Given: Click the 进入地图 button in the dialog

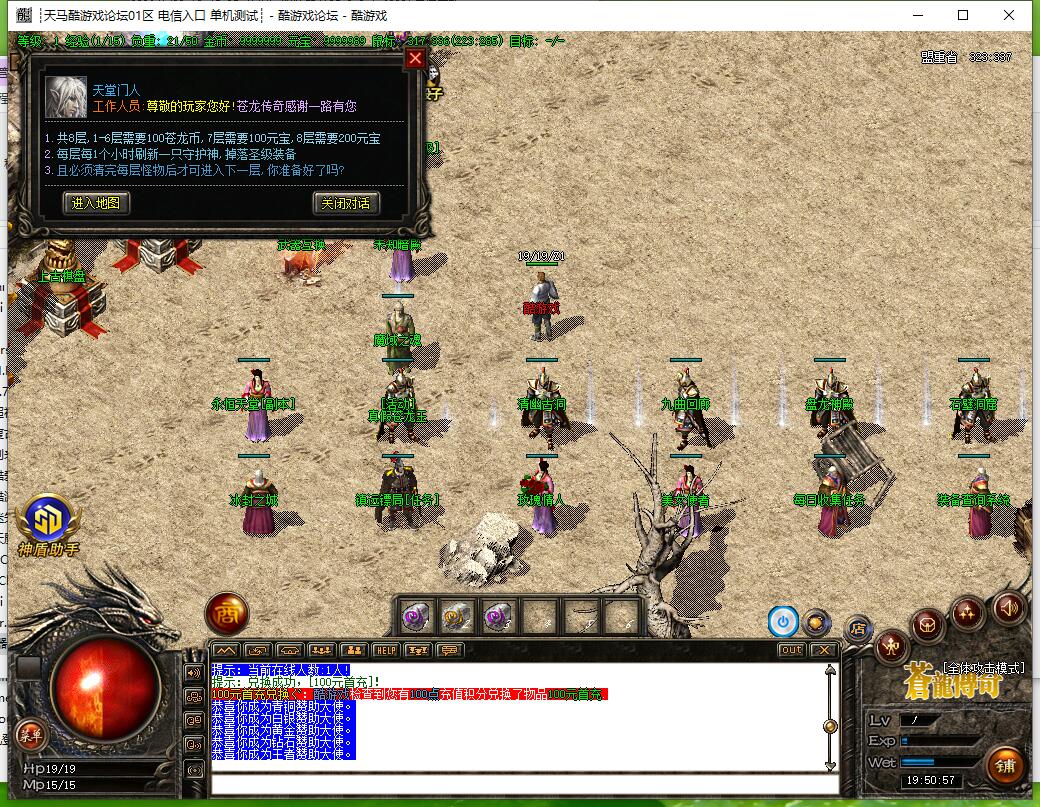Looking at the screenshot, I should 96,203.
